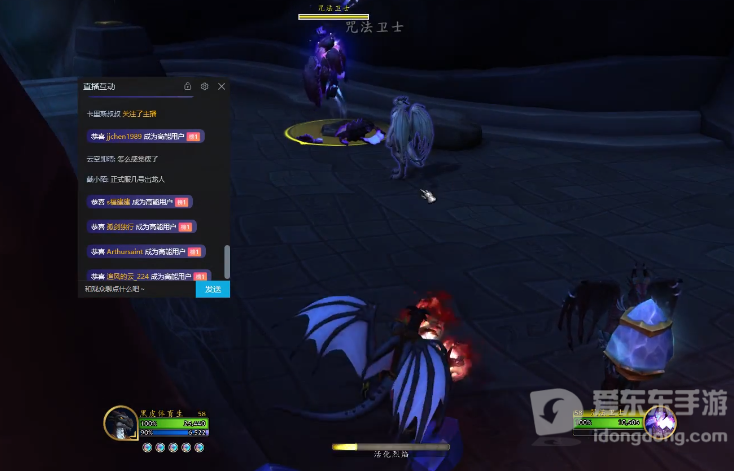Viewport: 734px width, 471px height.
Task: Click the player's black dragon portrait
Action: 121,423
